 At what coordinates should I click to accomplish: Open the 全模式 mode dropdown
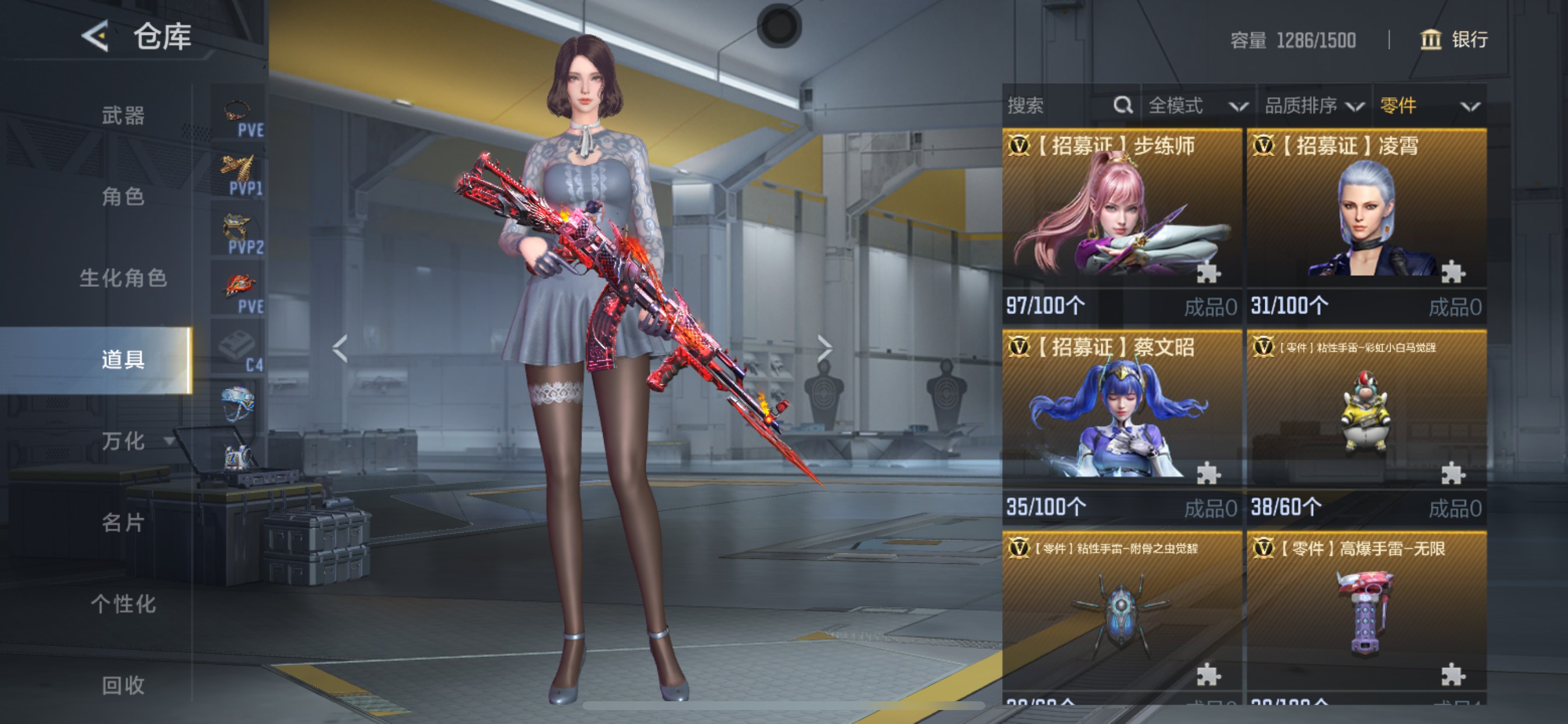point(1196,106)
